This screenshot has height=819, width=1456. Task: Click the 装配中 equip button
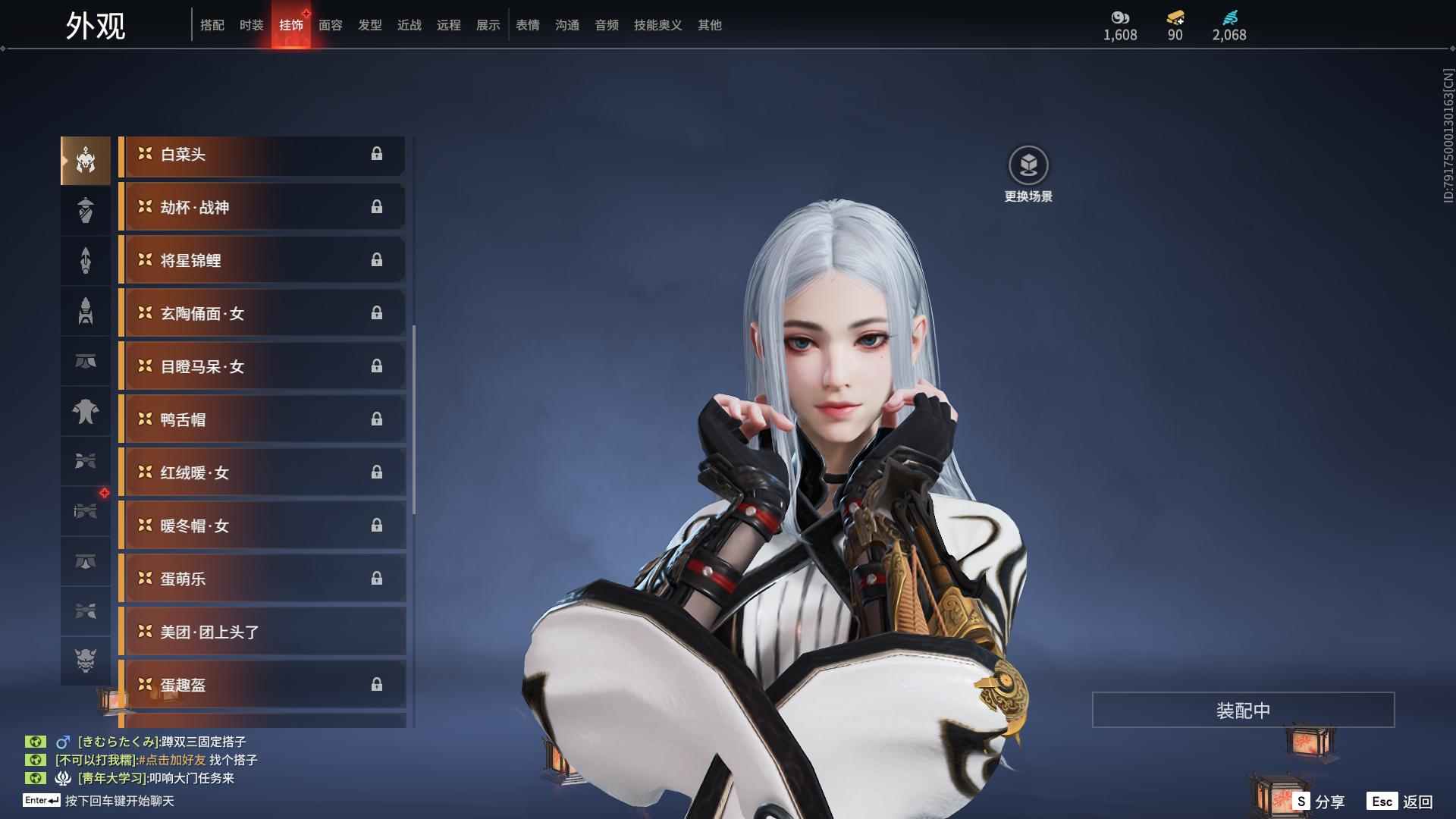[1243, 710]
